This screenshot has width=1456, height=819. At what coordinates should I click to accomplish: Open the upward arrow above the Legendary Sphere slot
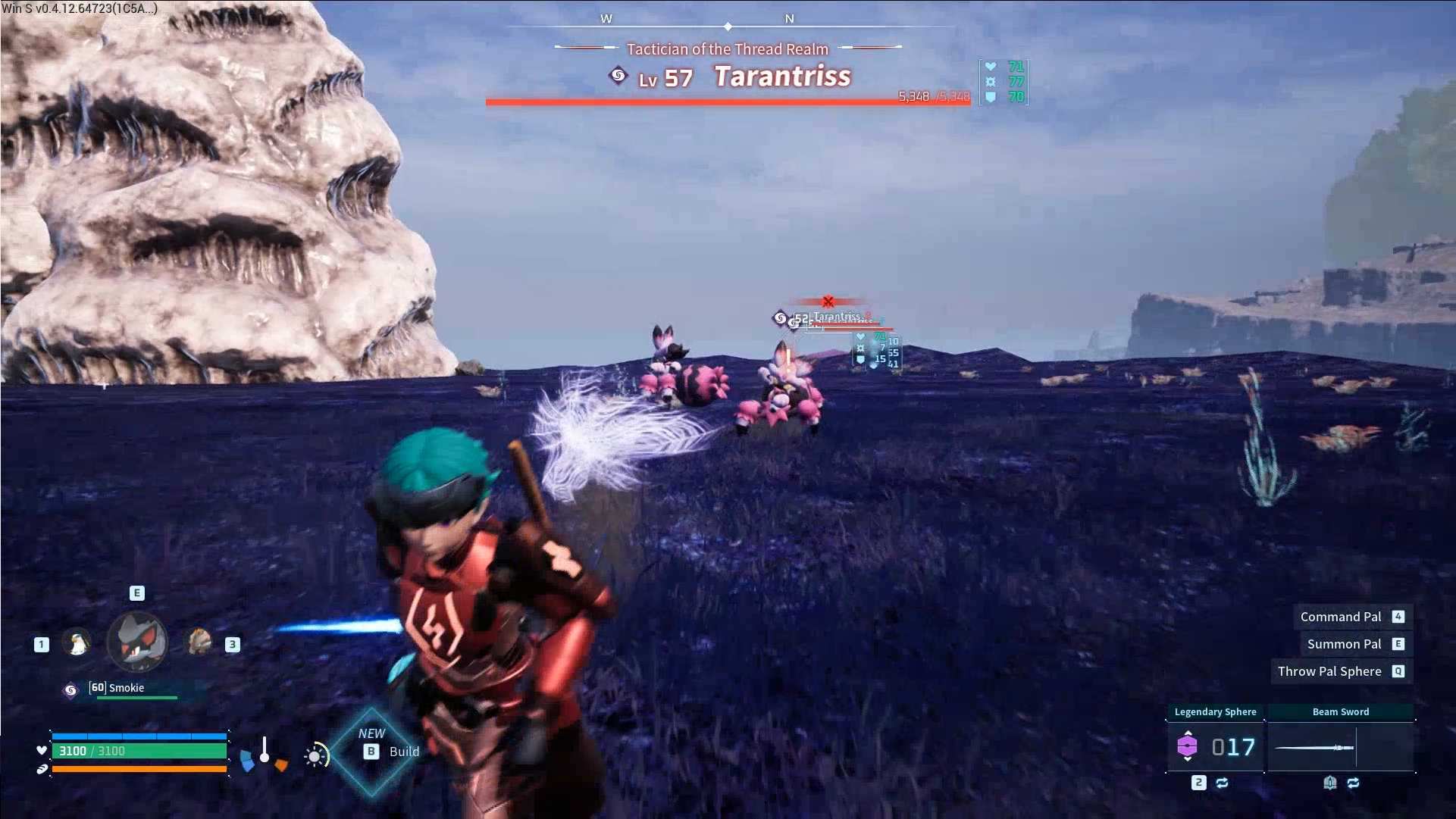(x=1188, y=733)
